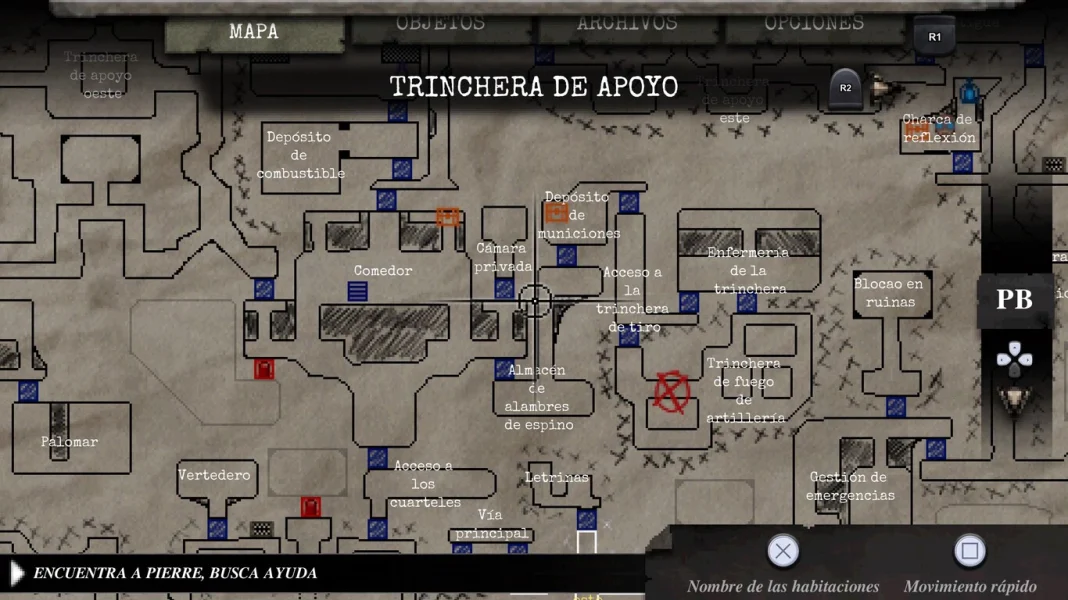Select the Enfermería de la trinchera room label
1068x600 pixels.
tap(749, 270)
